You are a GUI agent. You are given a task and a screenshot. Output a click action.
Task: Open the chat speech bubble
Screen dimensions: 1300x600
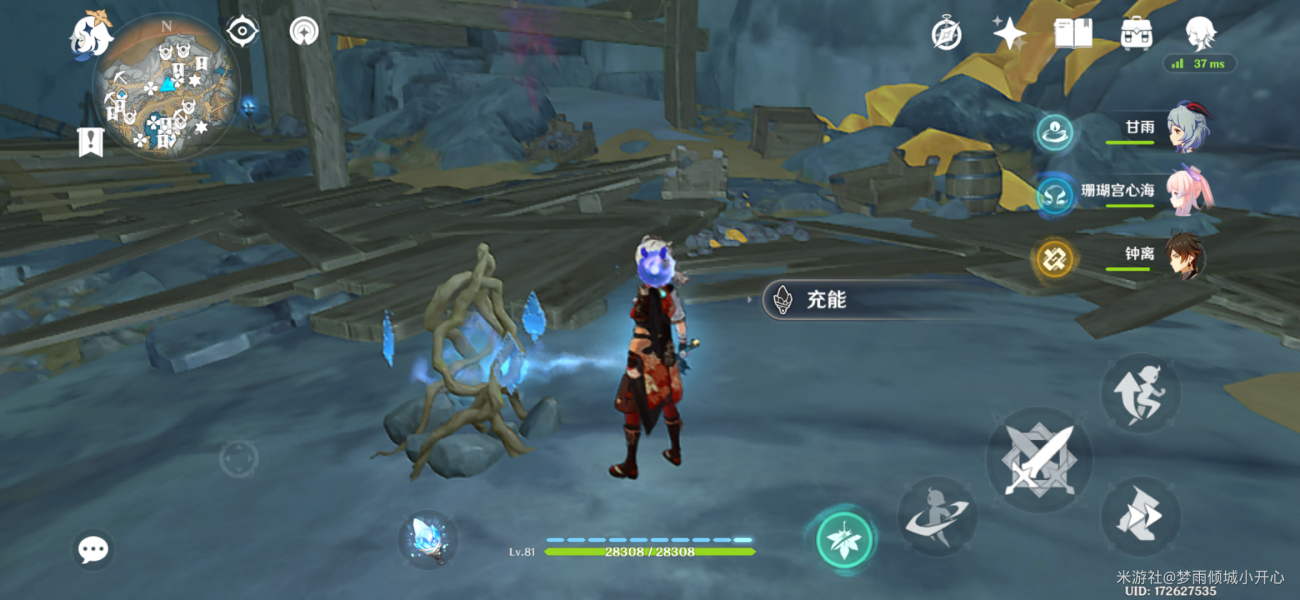[94, 549]
